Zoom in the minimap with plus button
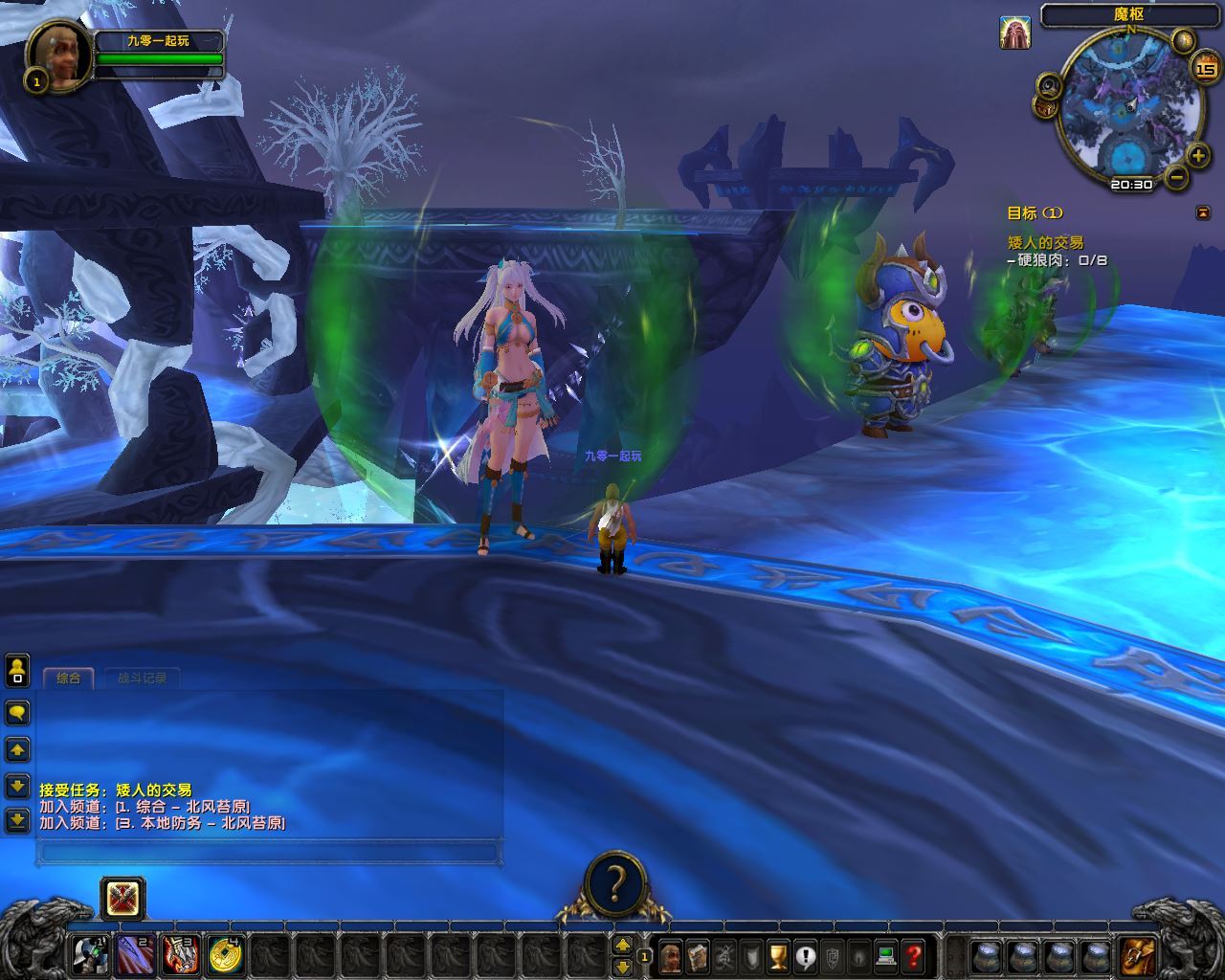This screenshot has width=1225, height=980. click(x=1197, y=155)
